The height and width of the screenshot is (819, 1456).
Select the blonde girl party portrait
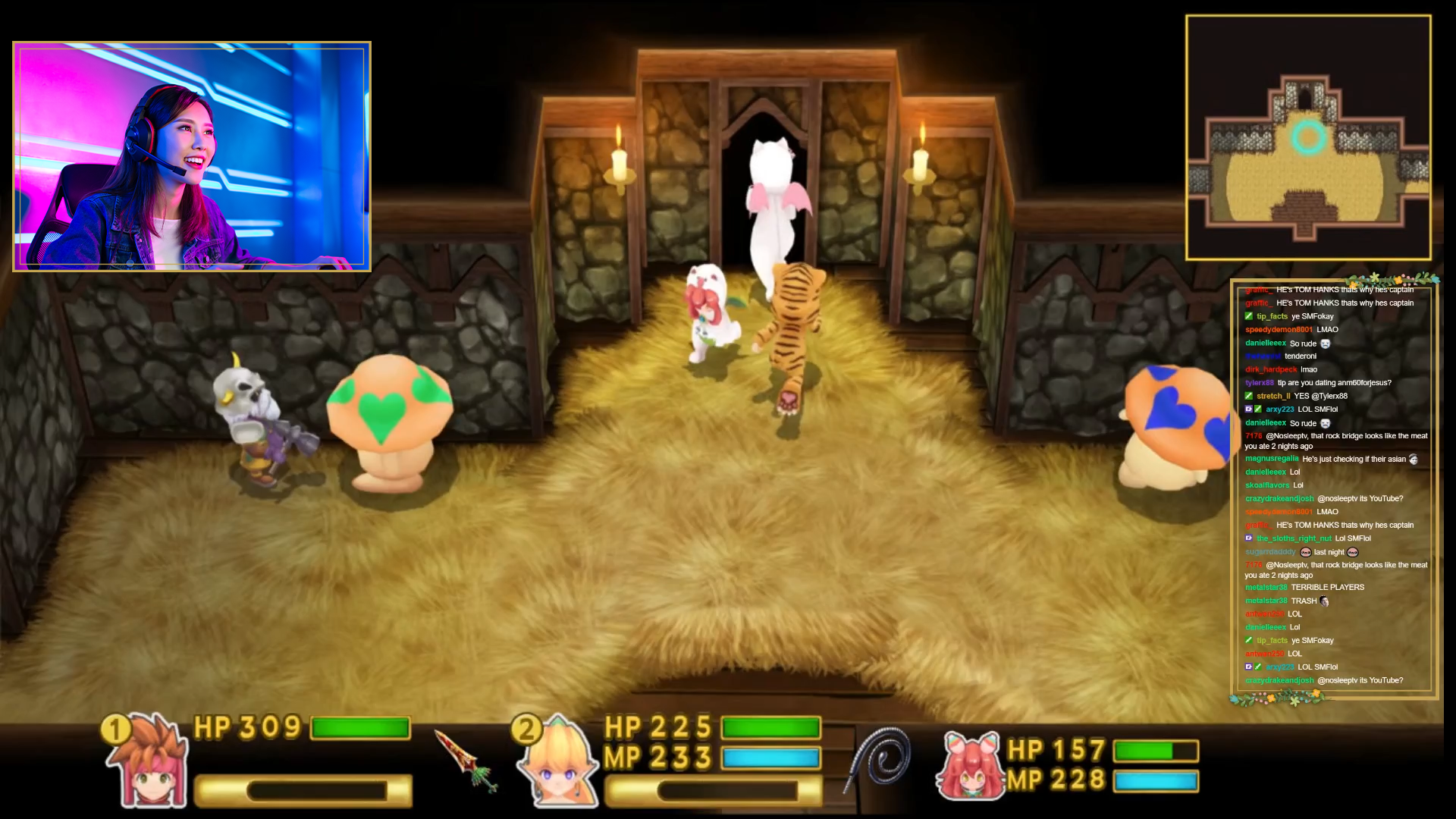click(x=557, y=762)
